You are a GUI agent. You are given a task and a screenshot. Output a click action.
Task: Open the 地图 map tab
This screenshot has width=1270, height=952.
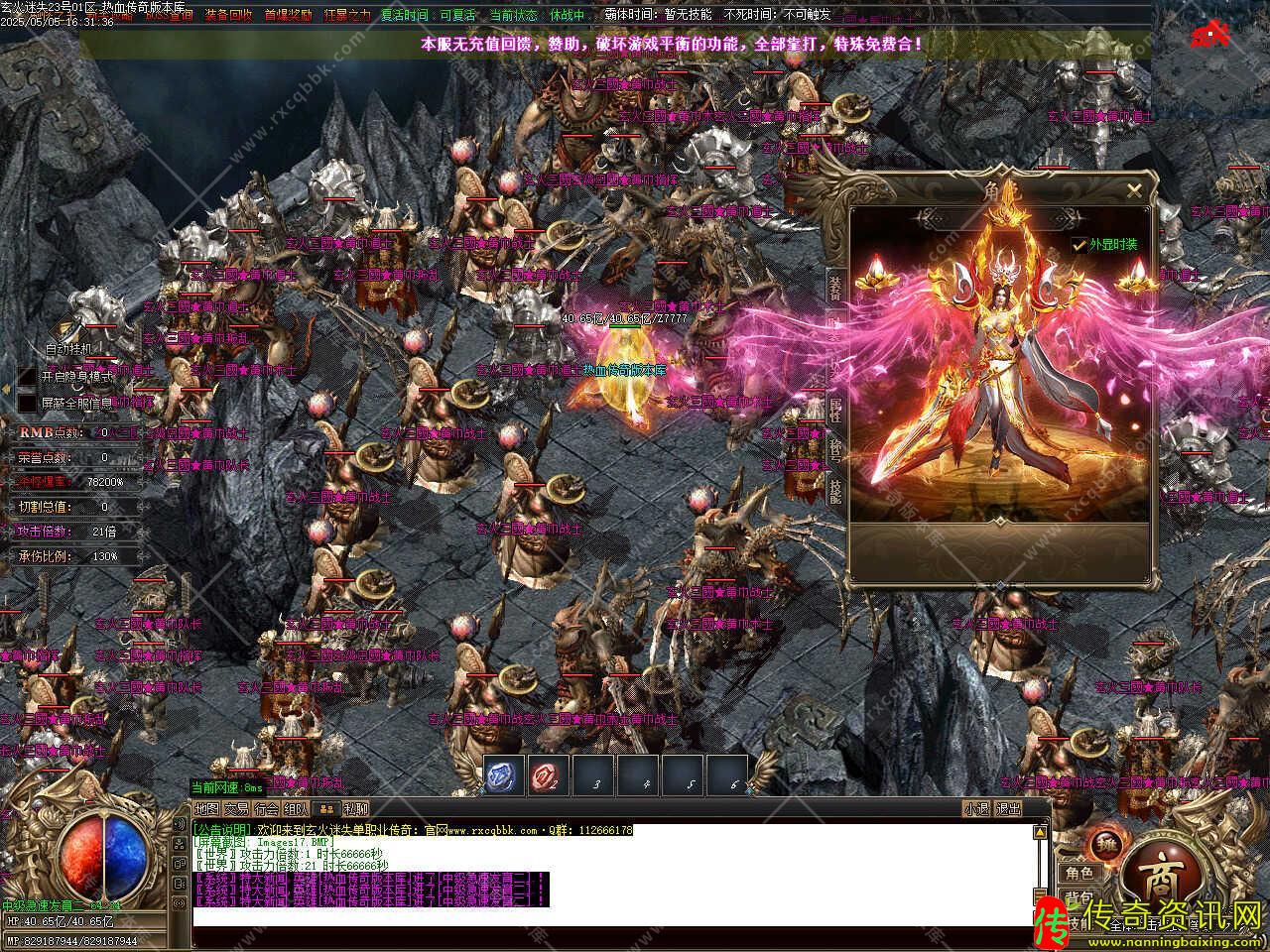tap(206, 809)
